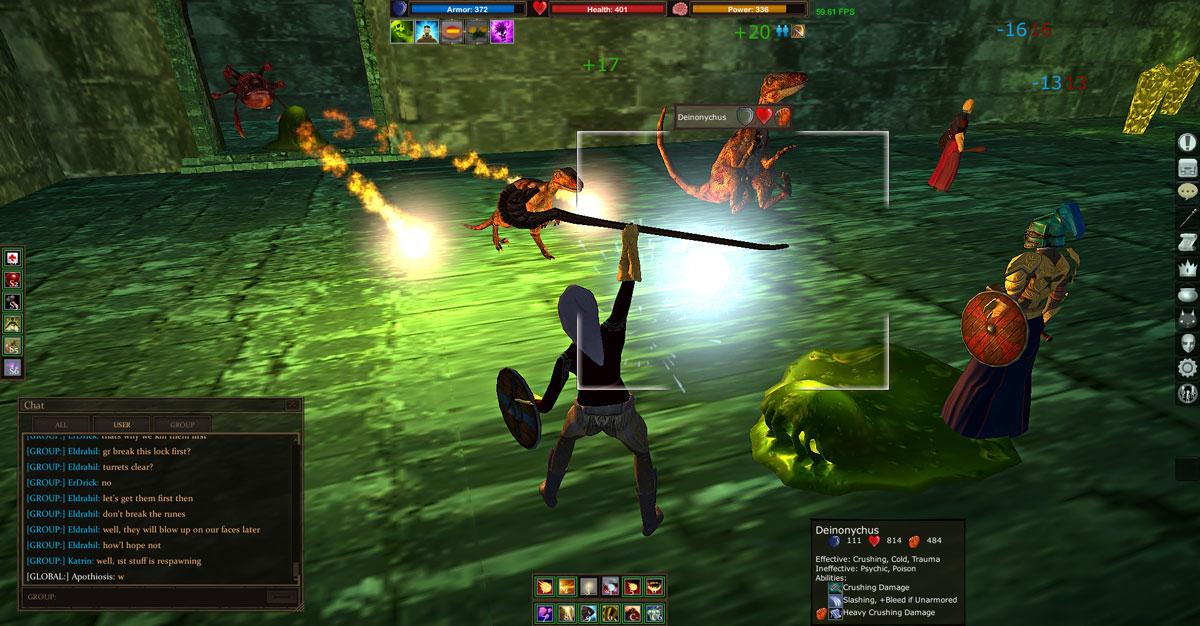Open the cauldron crafting icon
Image resolution: width=1200 pixels, height=626 pixels.
tap(1187, 294)
